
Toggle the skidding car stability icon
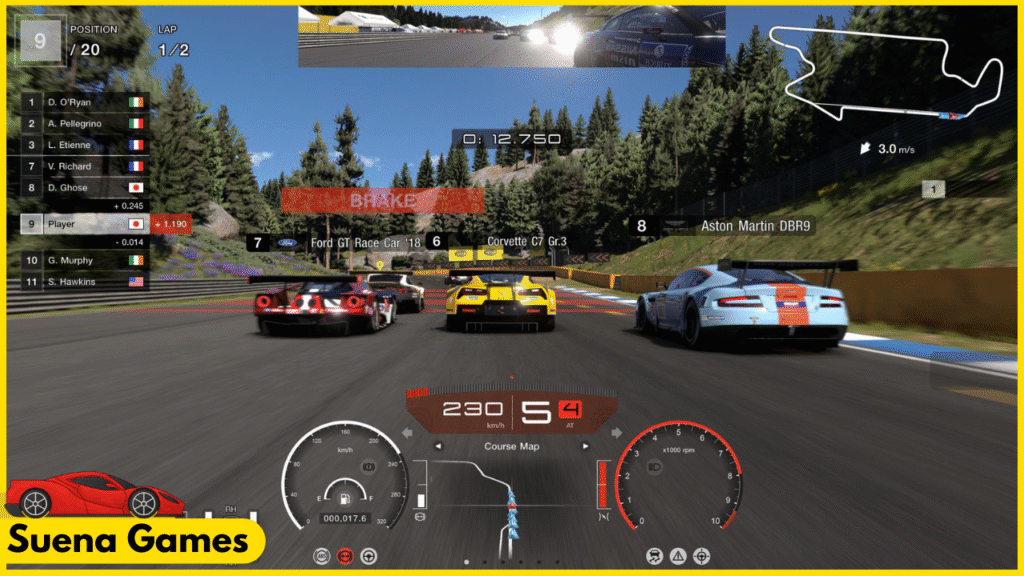[656, 555]
